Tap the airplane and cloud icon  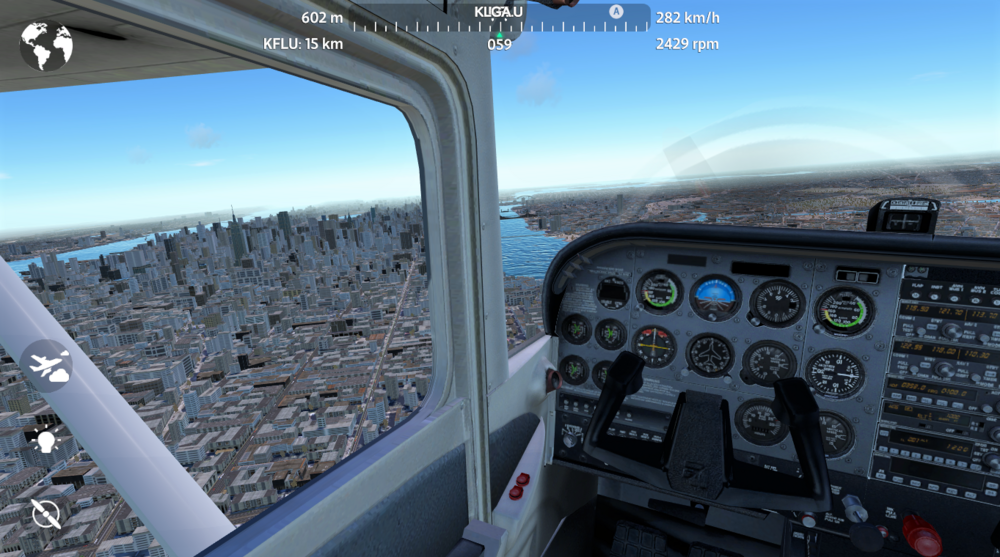(x=47, y=366)
